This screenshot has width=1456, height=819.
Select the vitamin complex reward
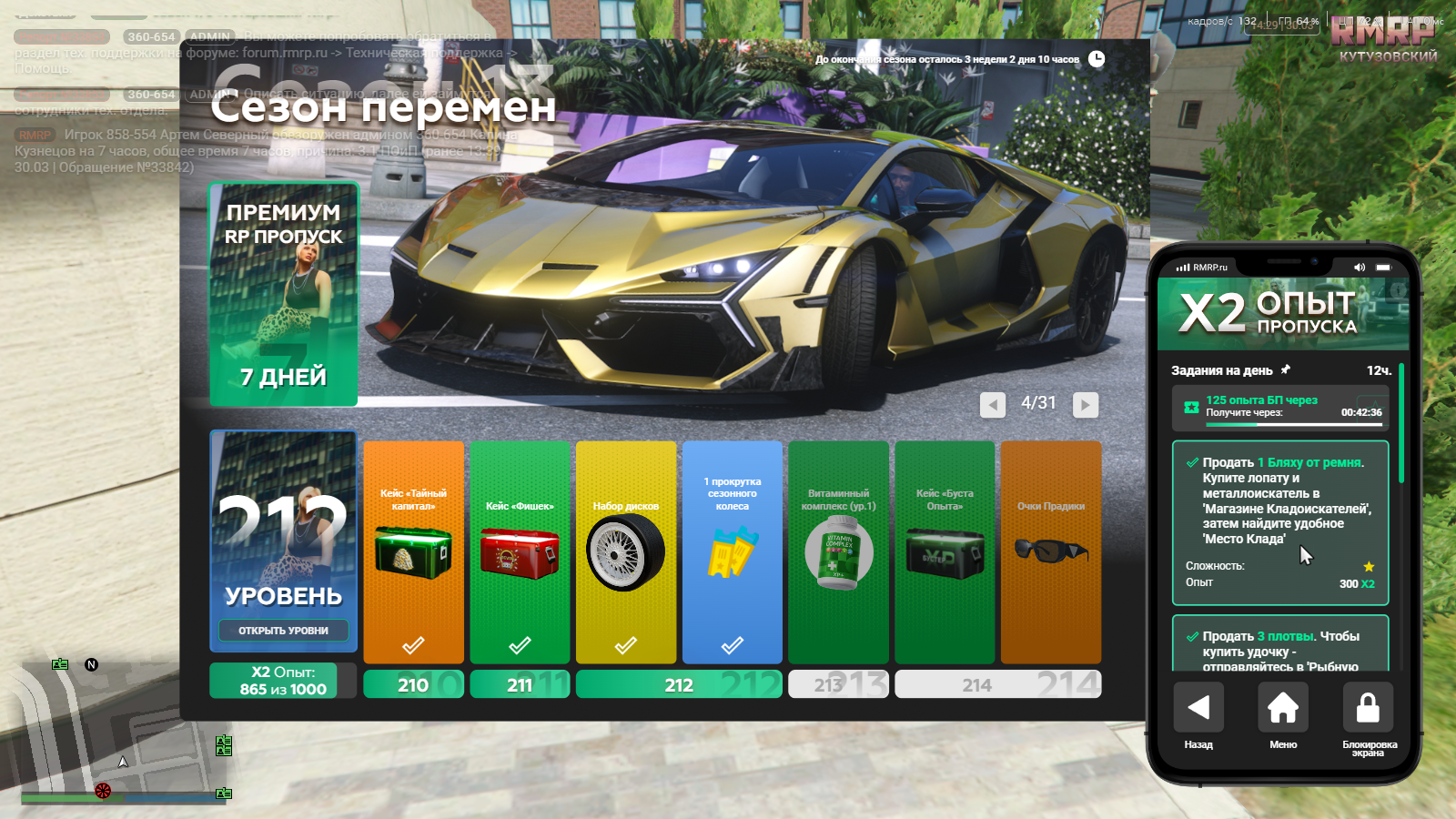pos(838,551)
